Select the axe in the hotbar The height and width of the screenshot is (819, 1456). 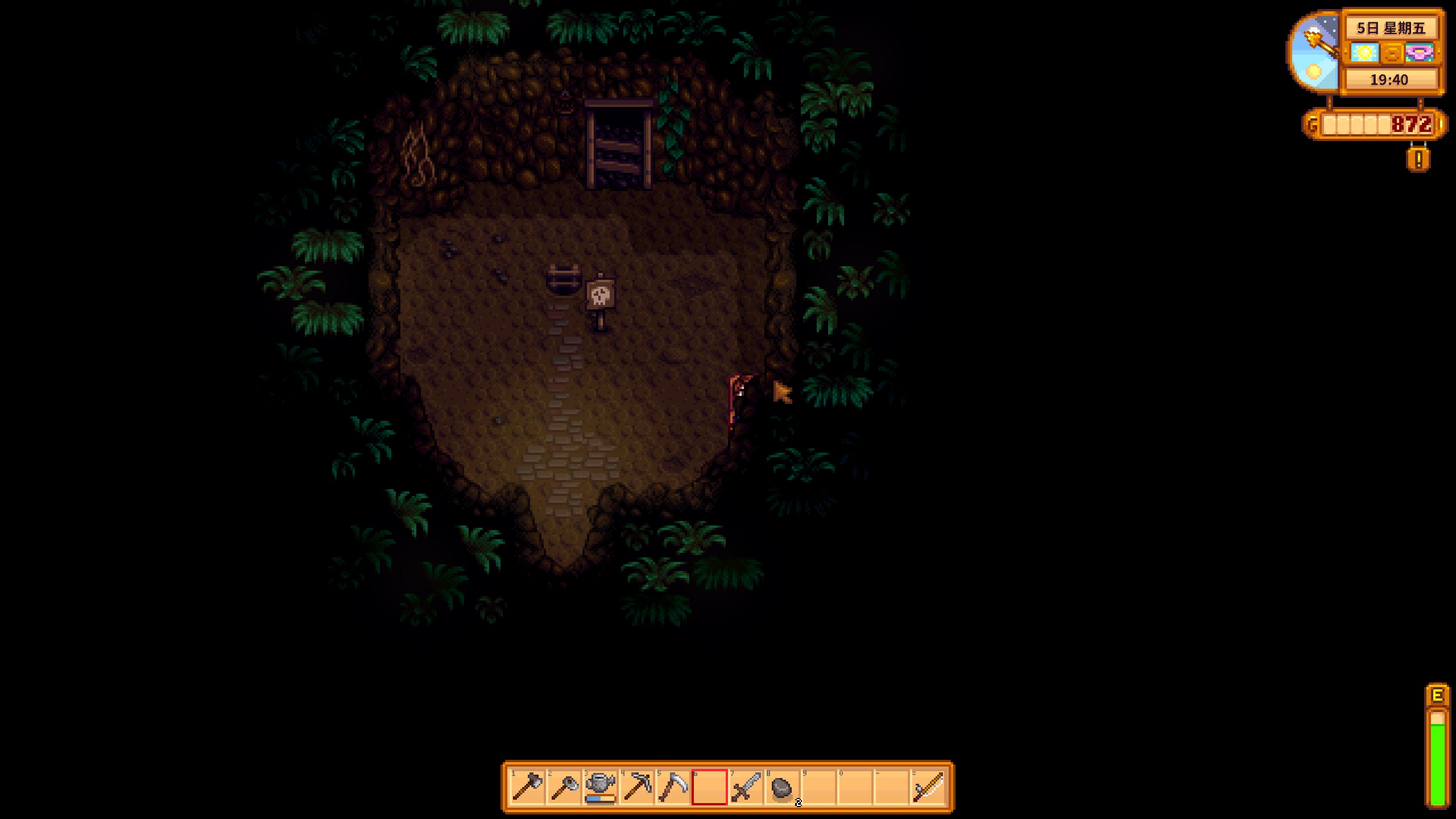point(527,787)
